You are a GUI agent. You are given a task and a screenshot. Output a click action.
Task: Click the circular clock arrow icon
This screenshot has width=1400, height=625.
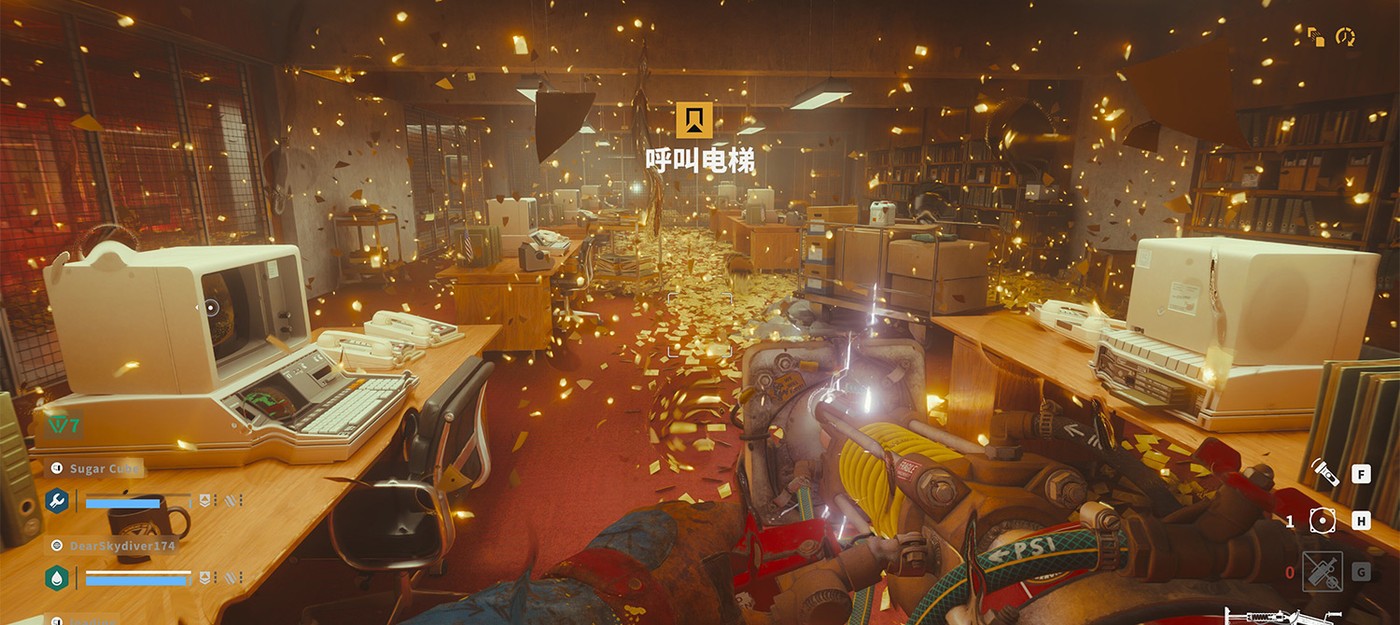1345,37
